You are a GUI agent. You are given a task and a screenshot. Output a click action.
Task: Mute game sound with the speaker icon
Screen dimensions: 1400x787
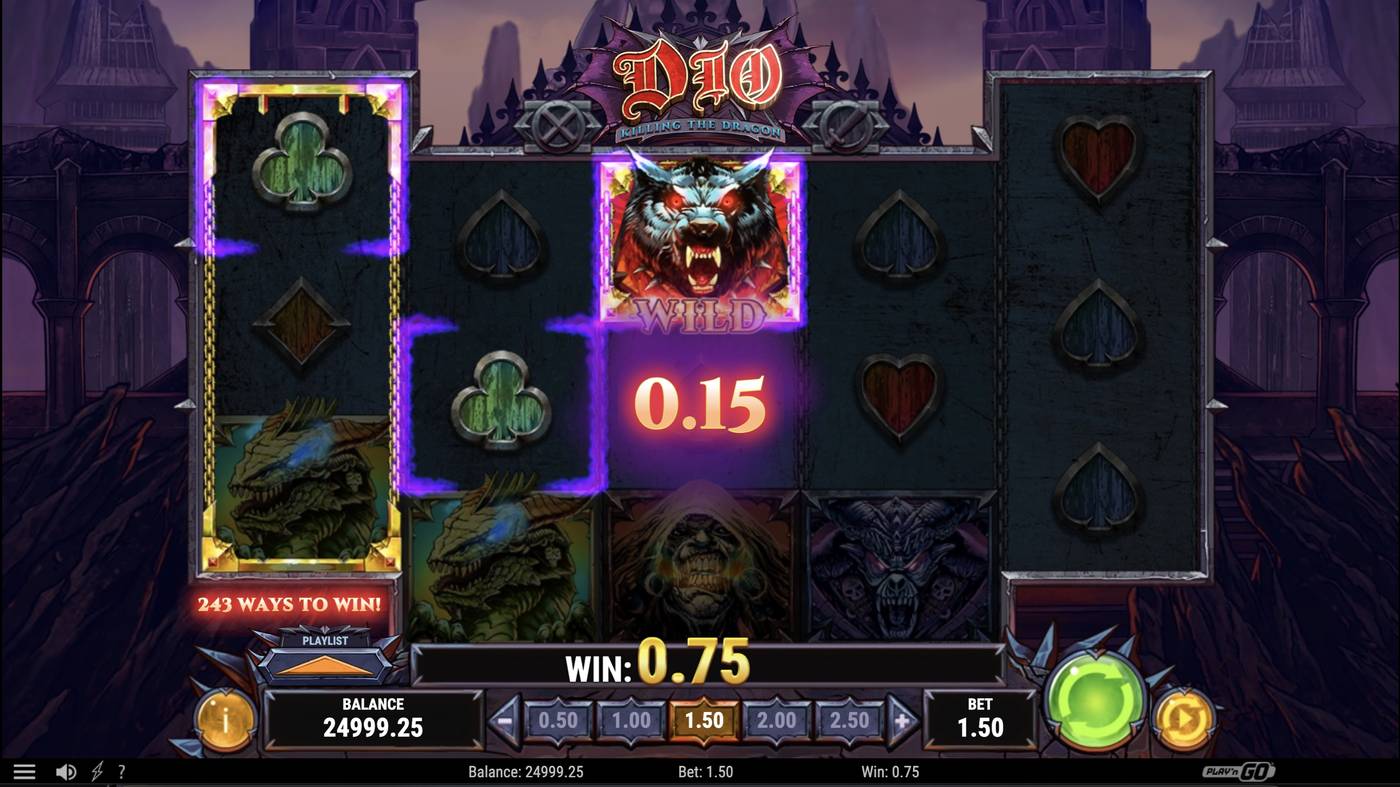pyautogui.click(x=63, y=771)
